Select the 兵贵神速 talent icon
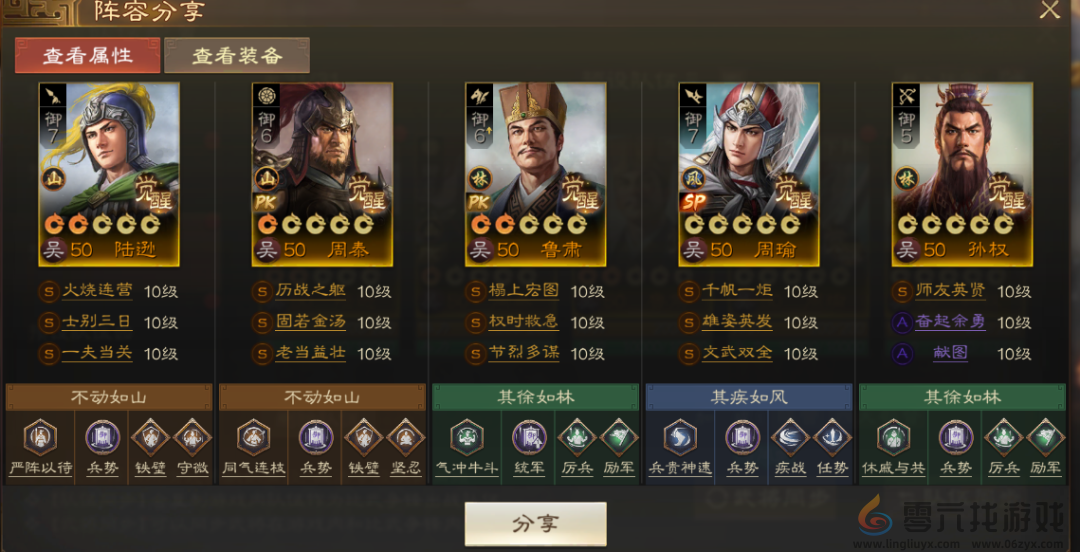 pos(680,438)
